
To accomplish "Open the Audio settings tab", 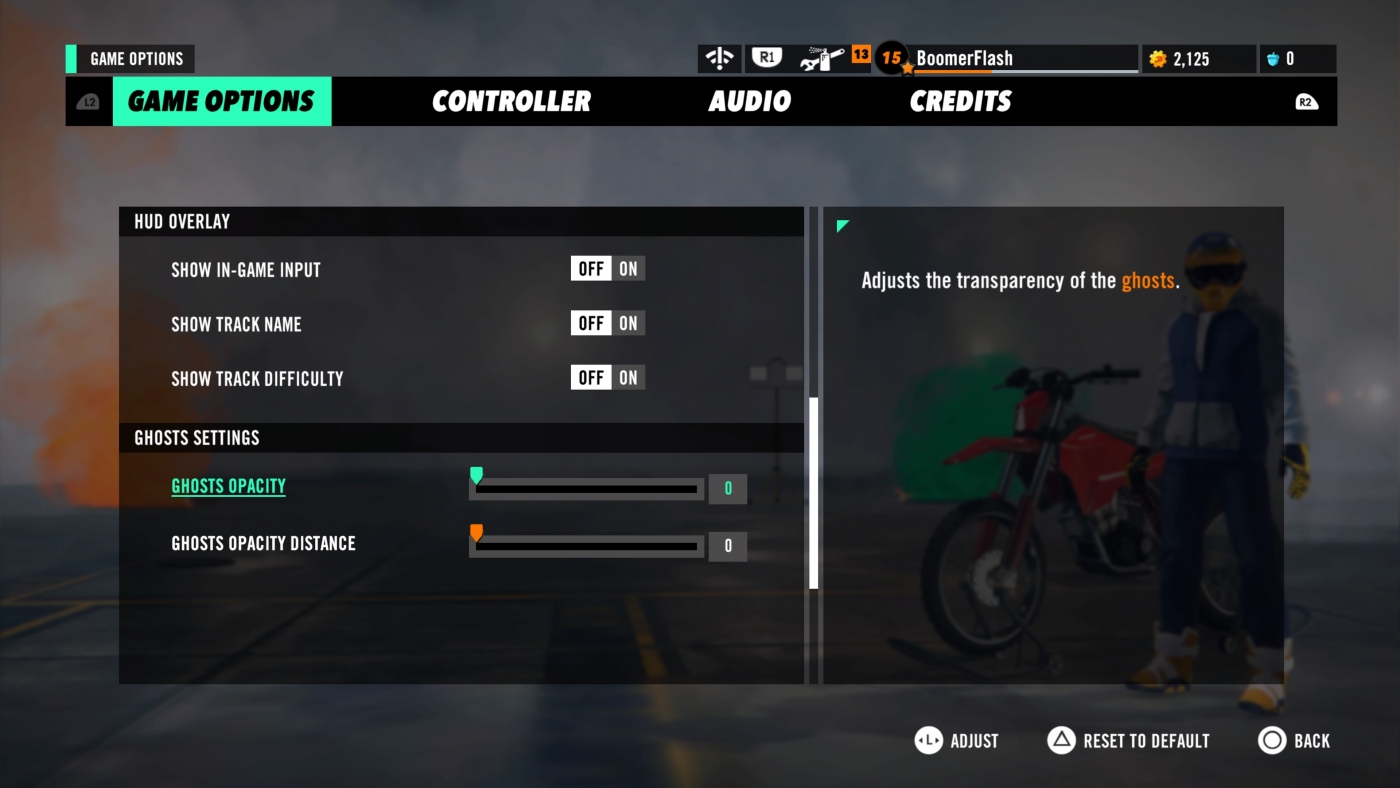I will [x=750, y=101].
